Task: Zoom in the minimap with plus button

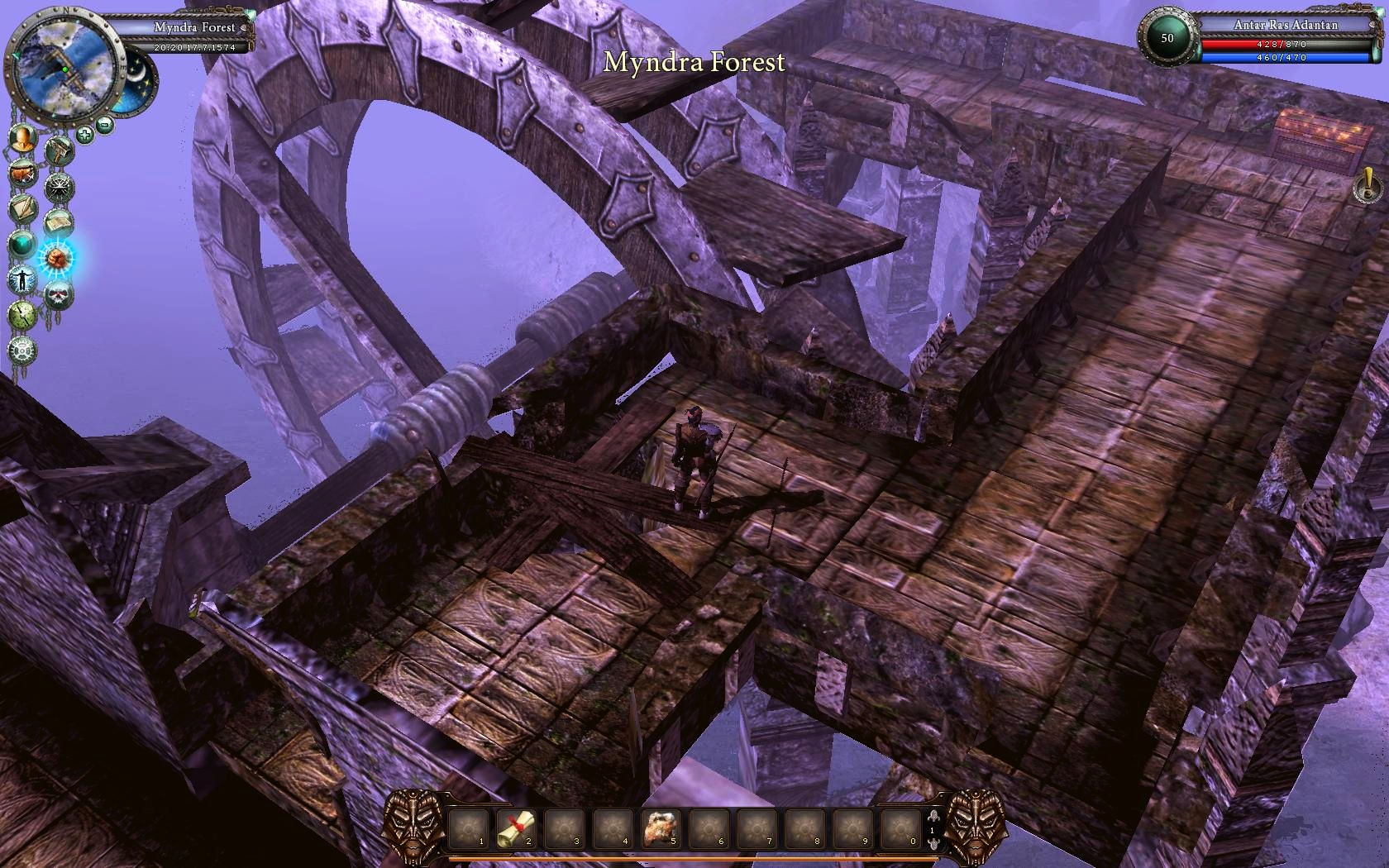Action: [x=84, y=134]
